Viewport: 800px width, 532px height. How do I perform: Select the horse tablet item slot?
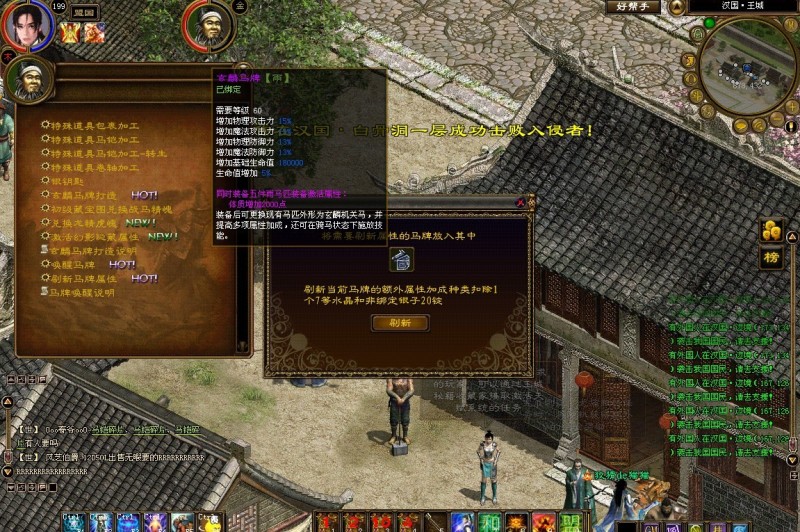click(399, 261)
